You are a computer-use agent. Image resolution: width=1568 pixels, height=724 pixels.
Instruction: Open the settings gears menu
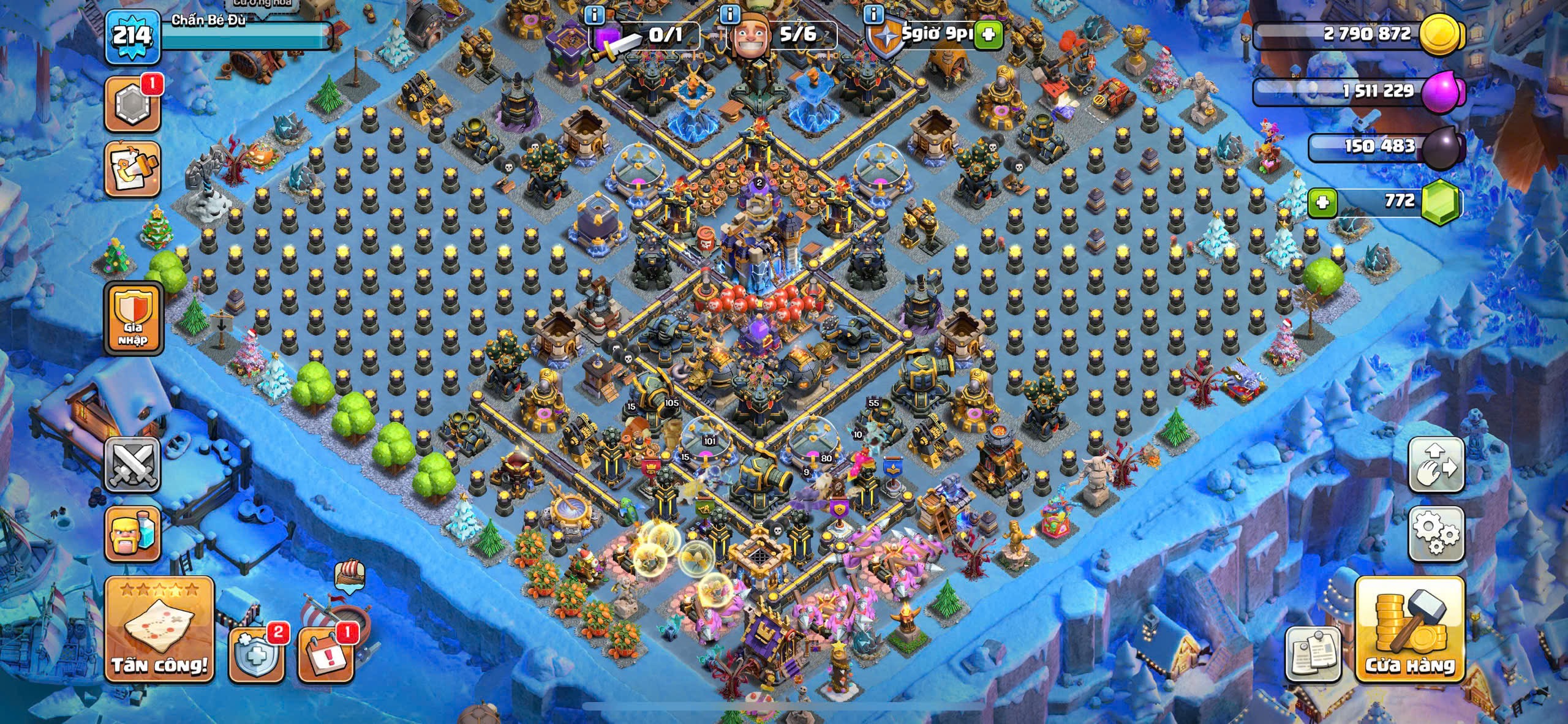tap(1436, 534)
